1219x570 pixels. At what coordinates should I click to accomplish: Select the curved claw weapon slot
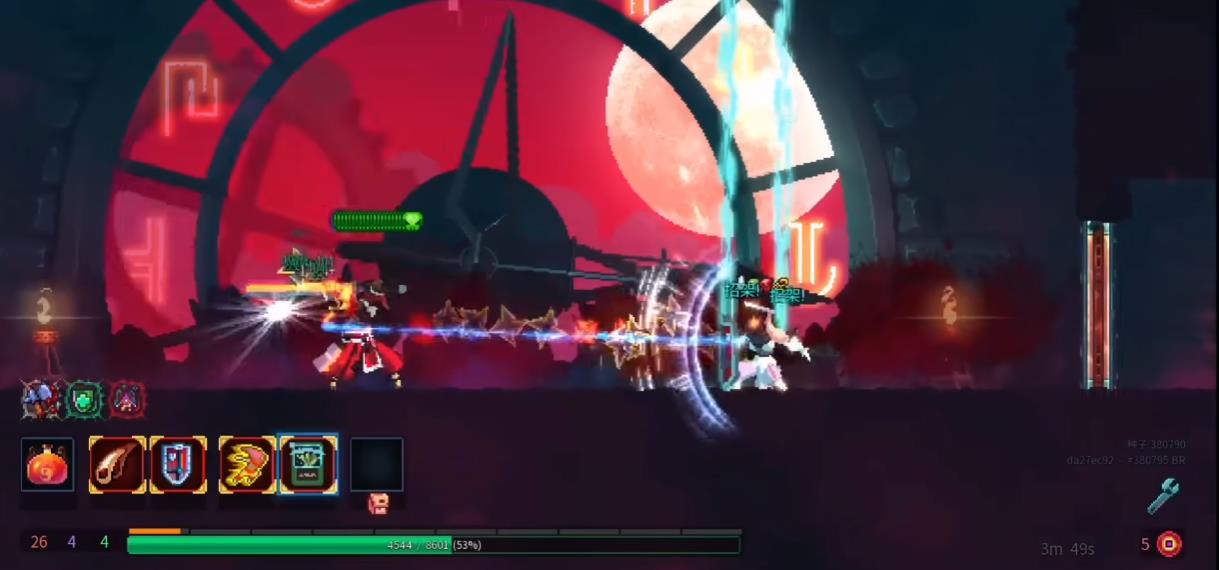[x=117, y=465]
